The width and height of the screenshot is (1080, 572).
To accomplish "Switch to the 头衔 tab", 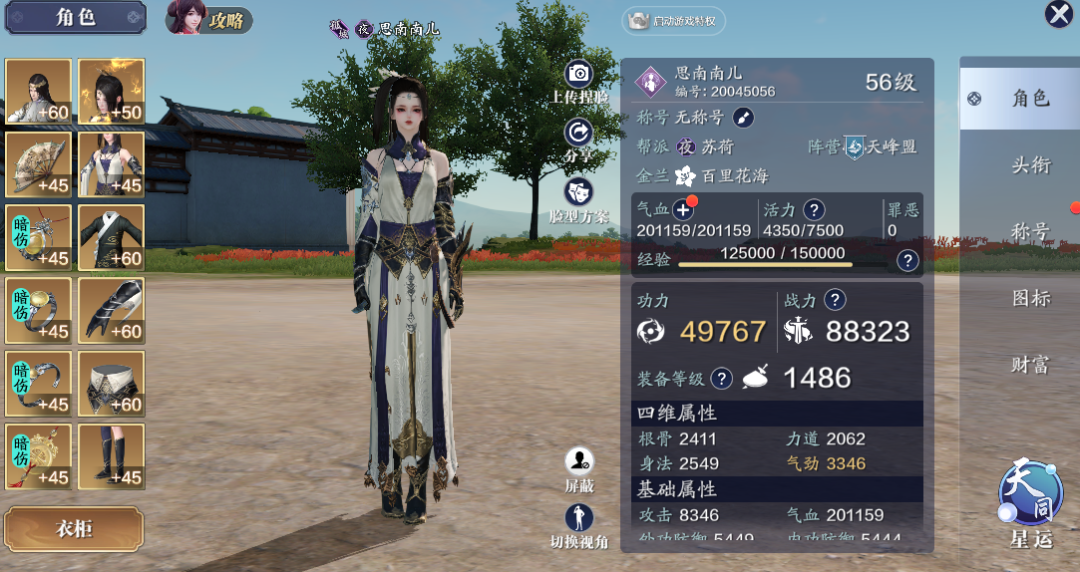I will pos(1030,166).
